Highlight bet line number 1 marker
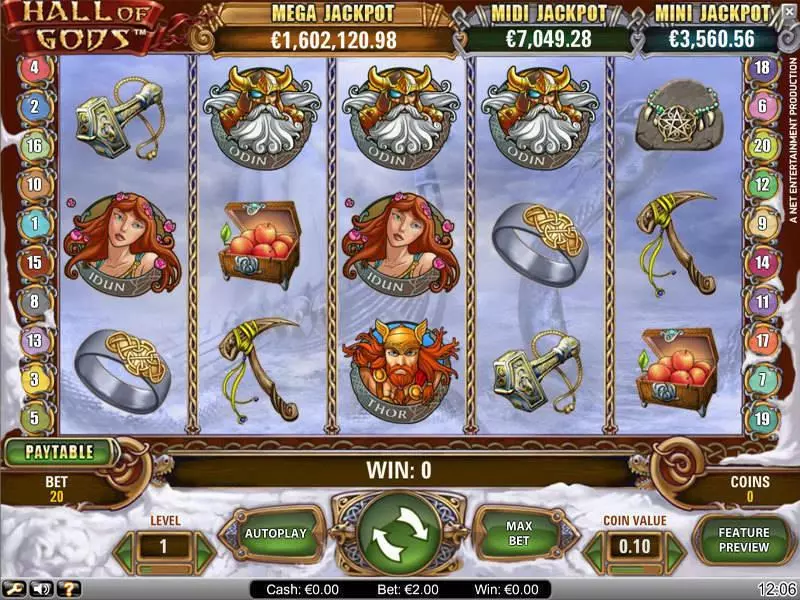 point(34,224)
